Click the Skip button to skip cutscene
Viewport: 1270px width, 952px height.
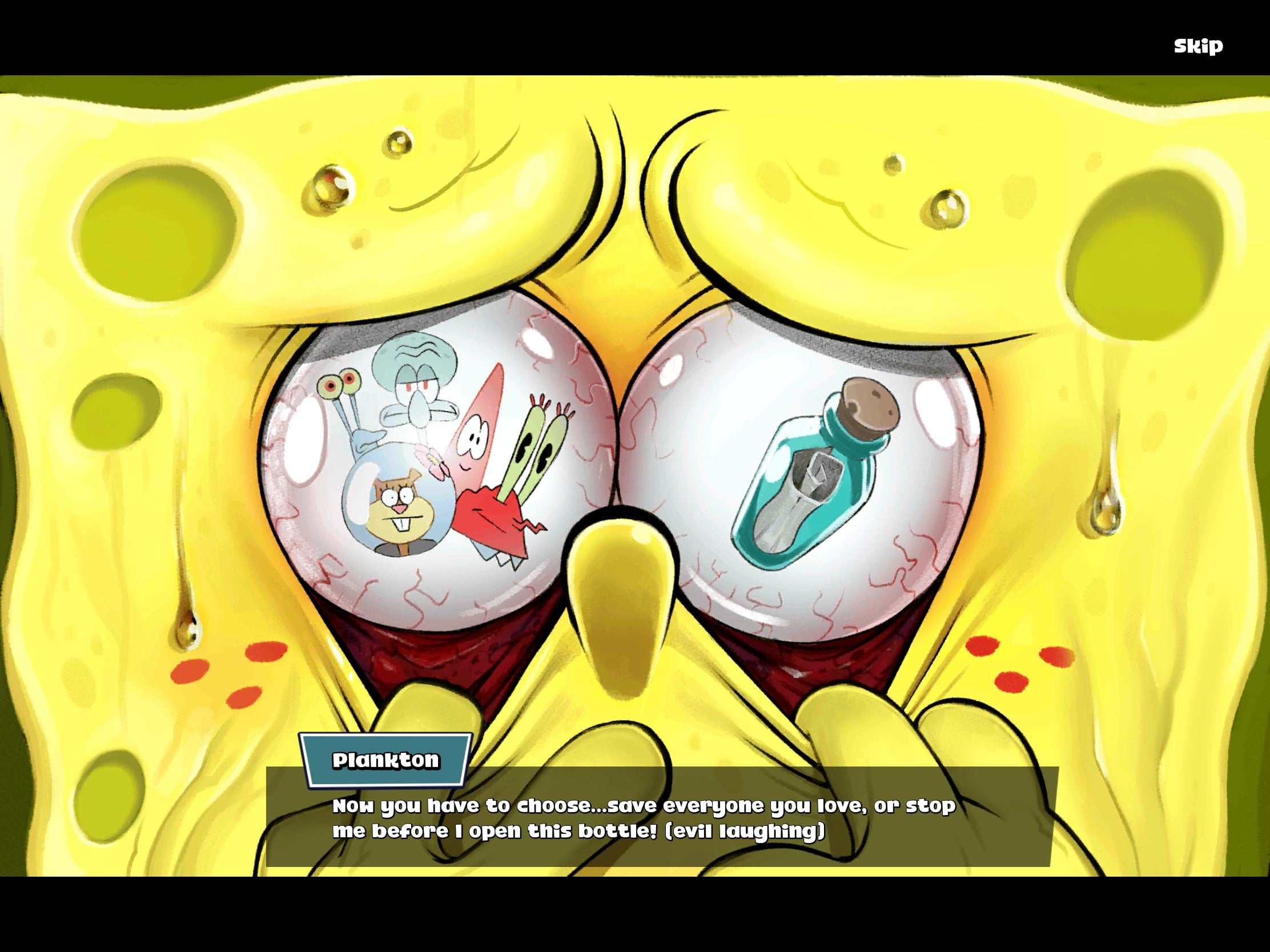(1197, 45)
